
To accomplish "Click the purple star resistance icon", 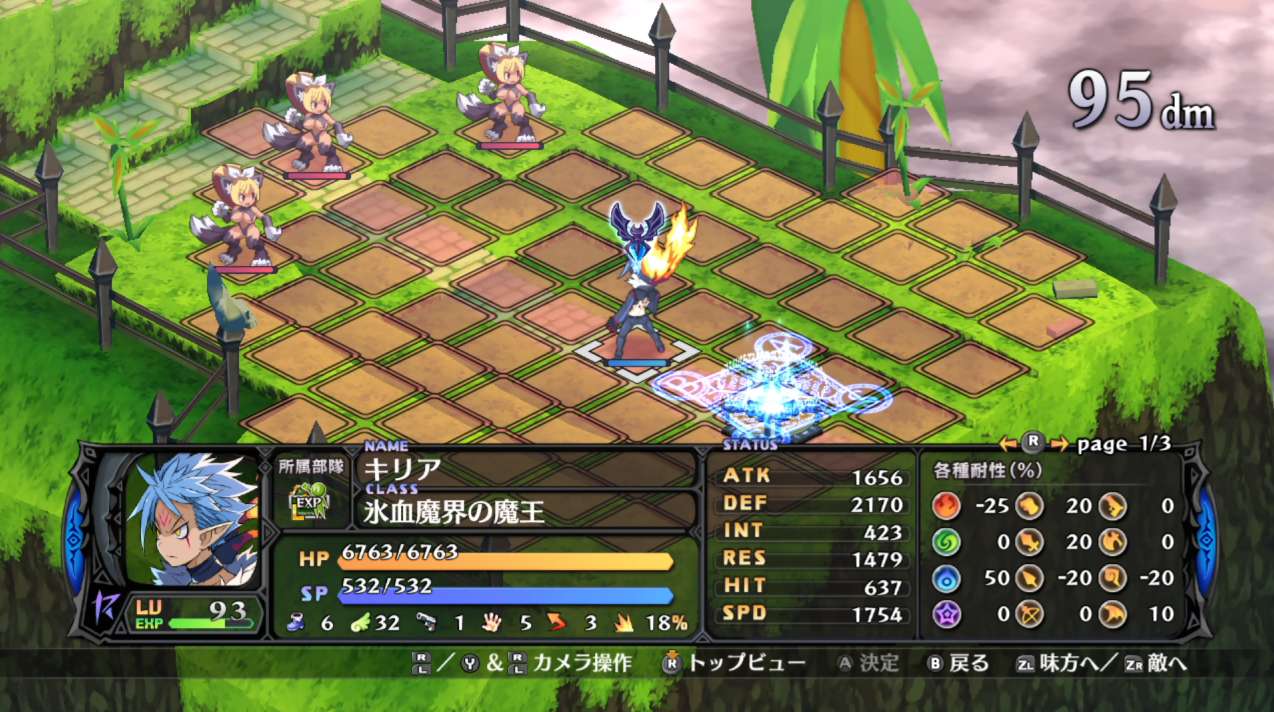I will pyautogui.click(x=945, y=614).
